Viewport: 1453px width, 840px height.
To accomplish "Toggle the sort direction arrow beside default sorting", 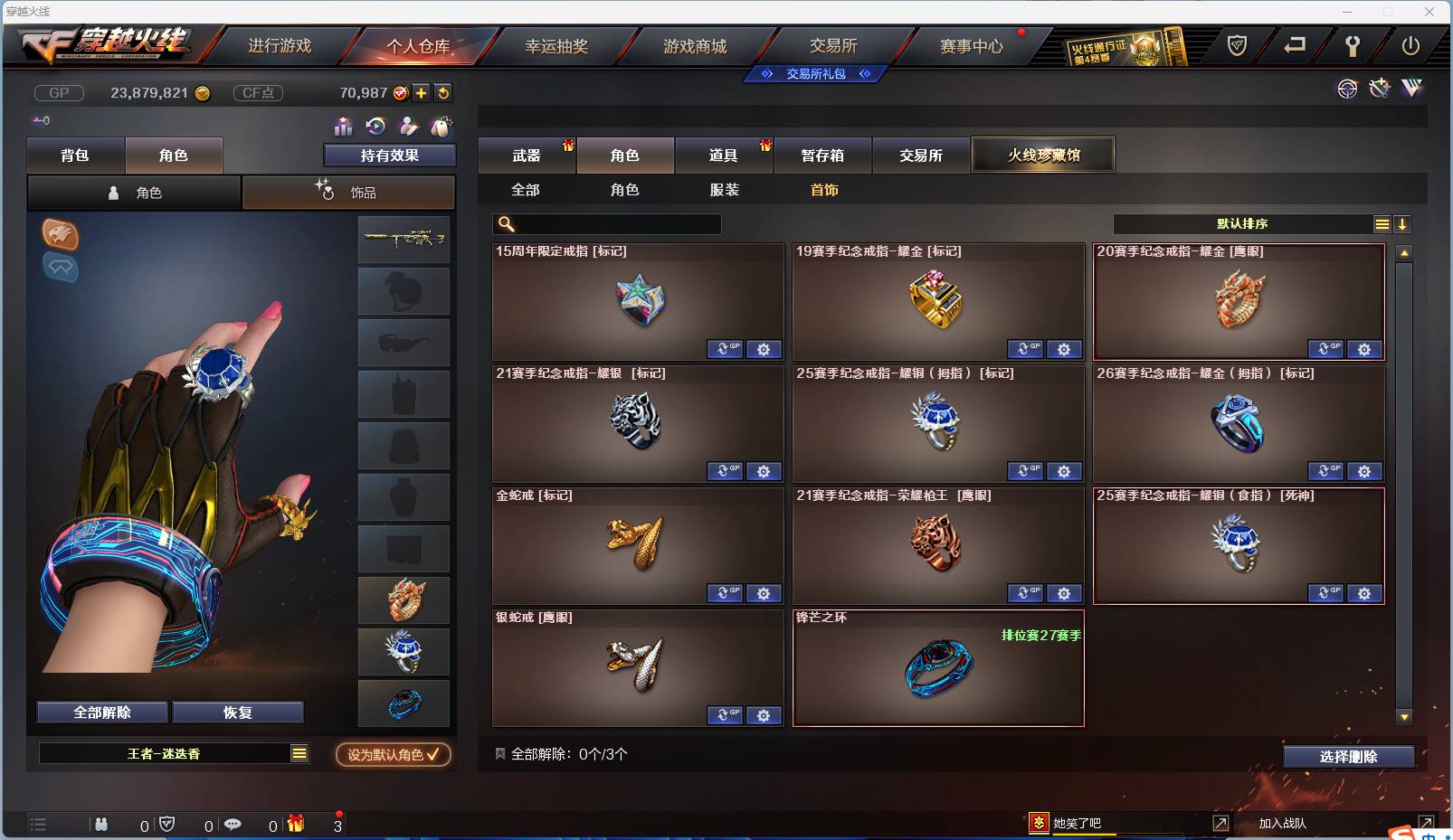I will click(x=1403, y=223).
